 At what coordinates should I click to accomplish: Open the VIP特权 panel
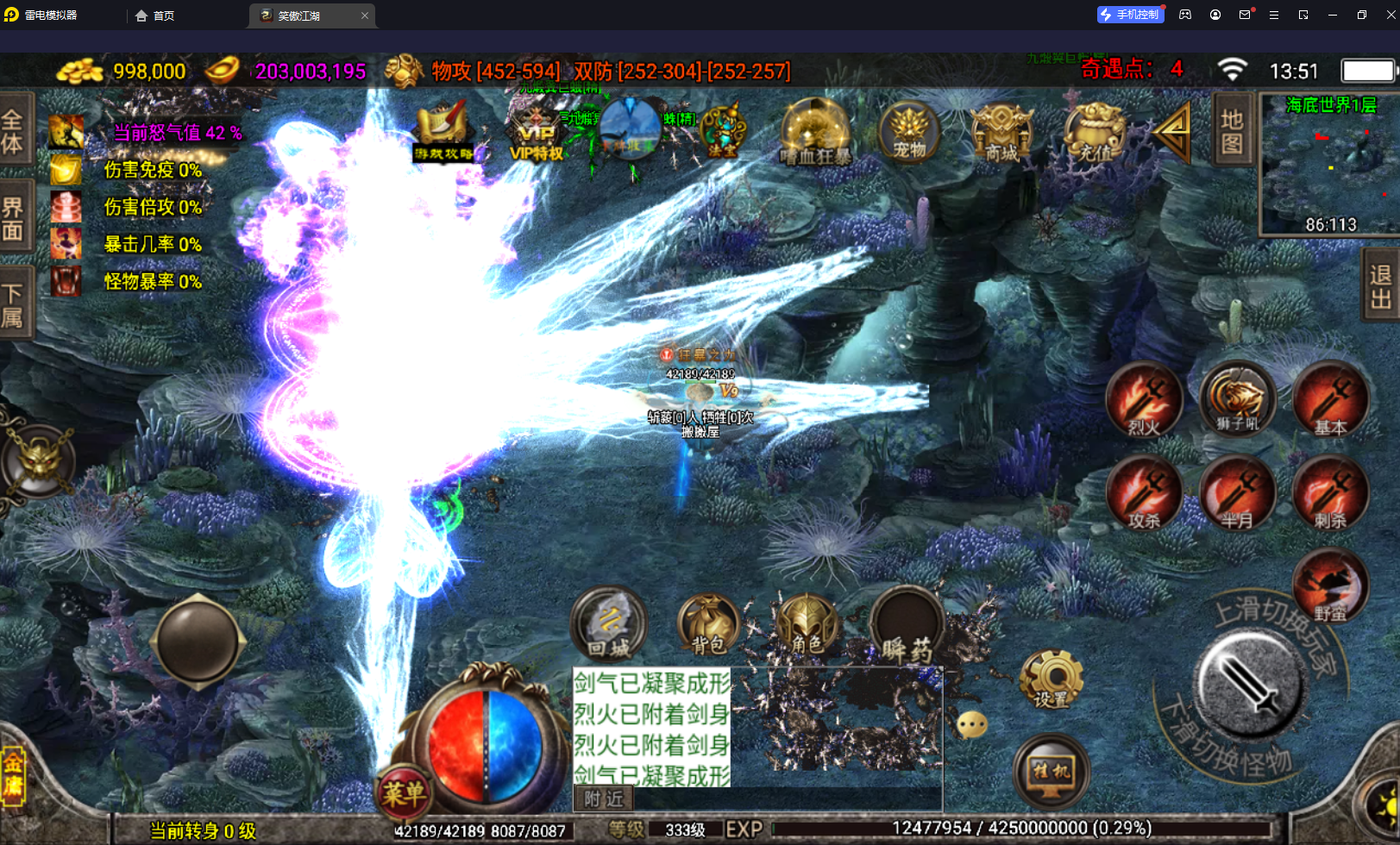point(537,134)
